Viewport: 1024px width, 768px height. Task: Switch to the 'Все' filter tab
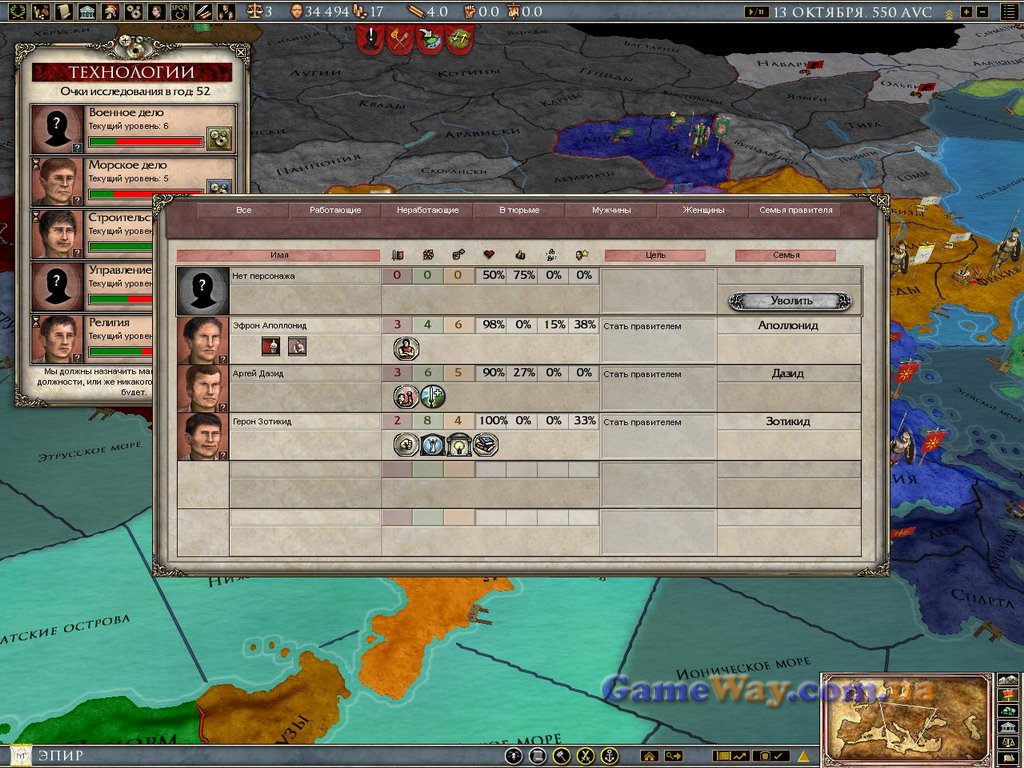(243, 211)
